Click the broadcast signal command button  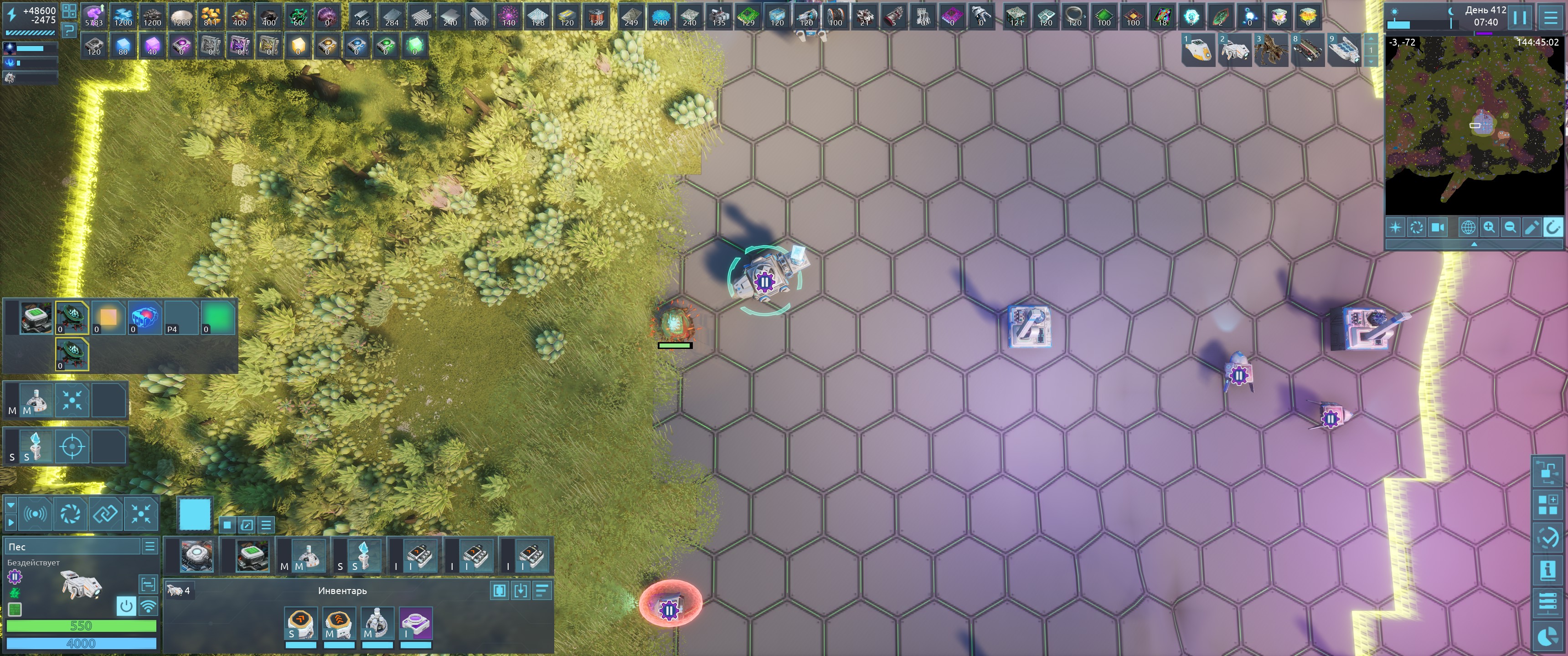pos(35,513)
